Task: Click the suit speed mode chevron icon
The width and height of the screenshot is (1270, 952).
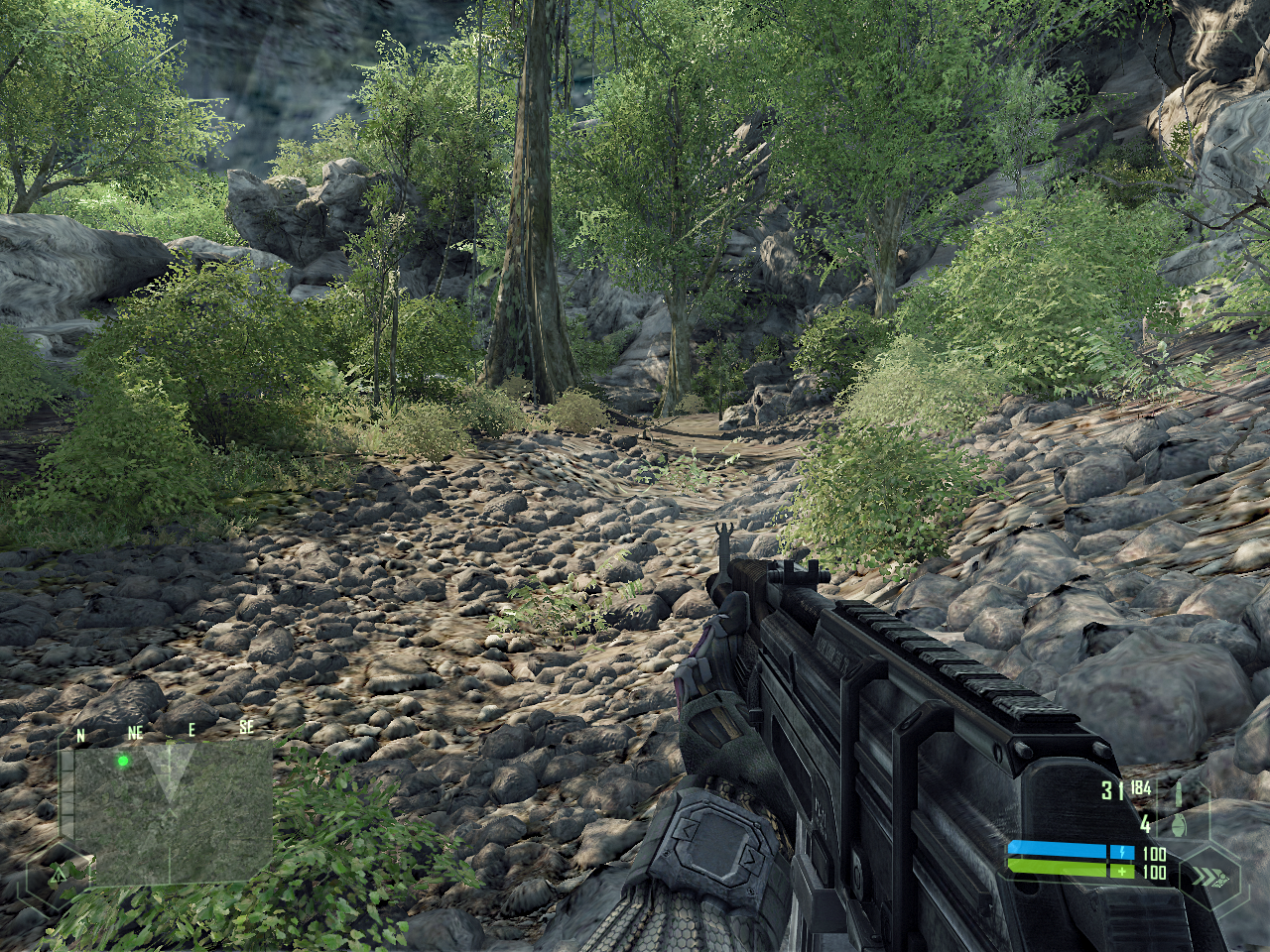Action: coord(1207,877)
